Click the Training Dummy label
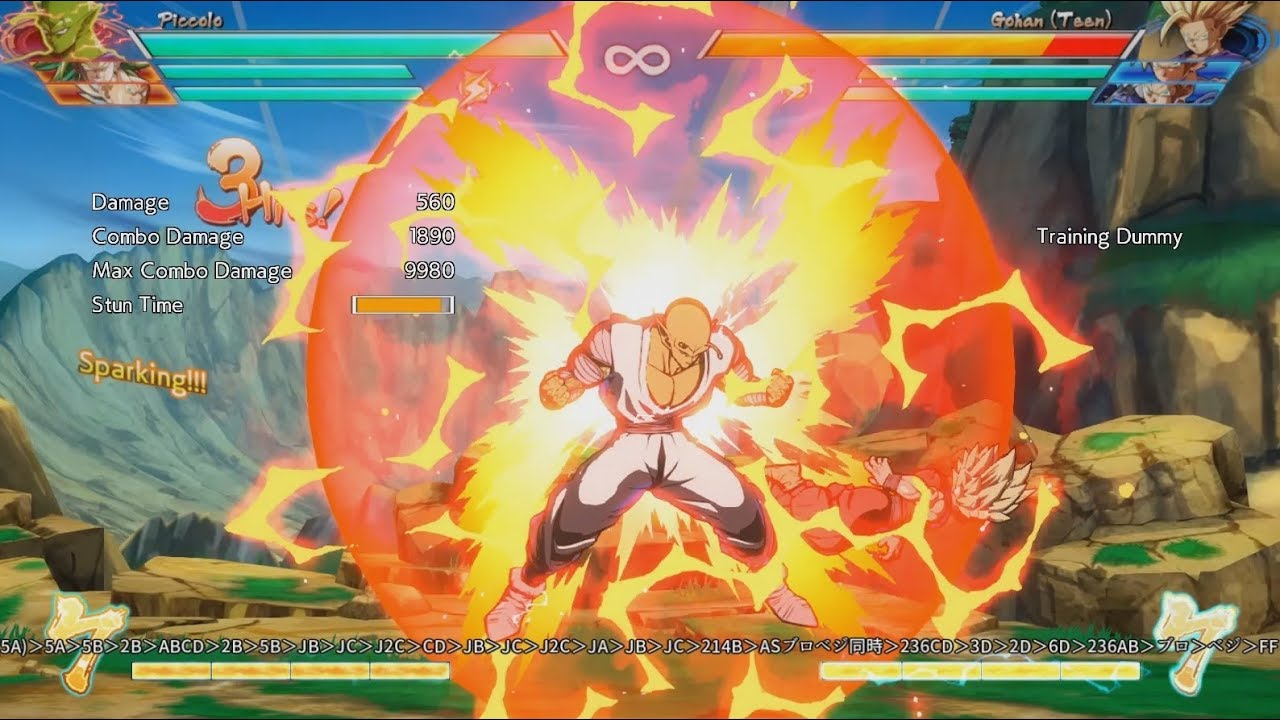 click(1109, 237)
